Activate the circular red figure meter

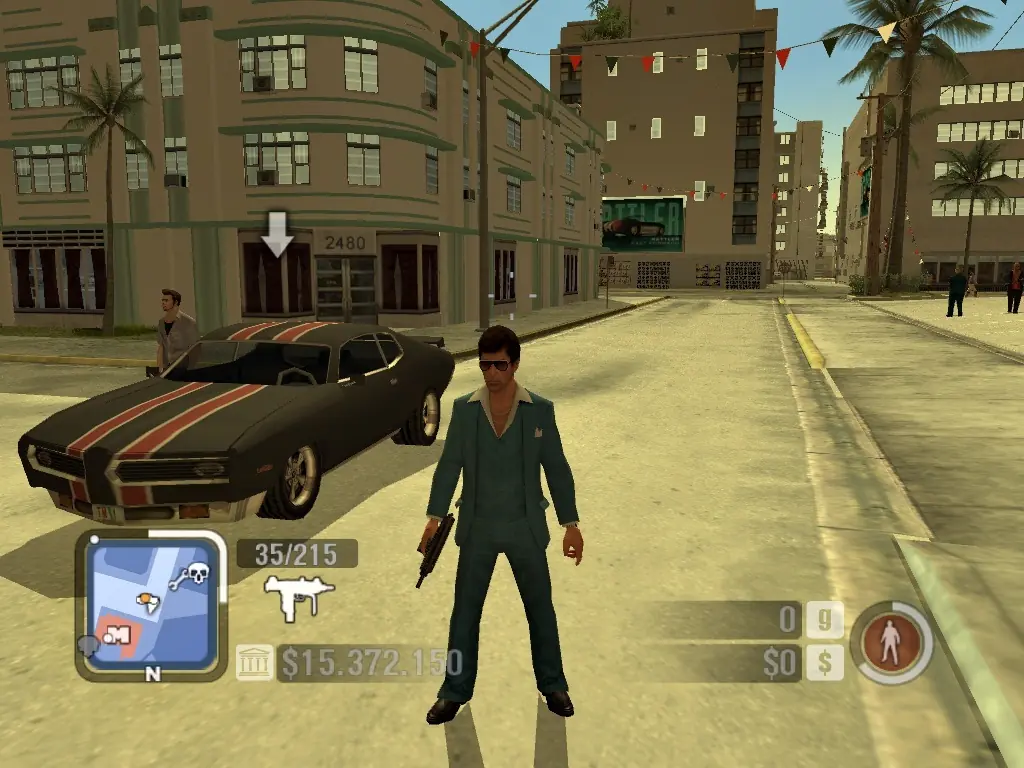pyautogui.click(x=891, y=642)
